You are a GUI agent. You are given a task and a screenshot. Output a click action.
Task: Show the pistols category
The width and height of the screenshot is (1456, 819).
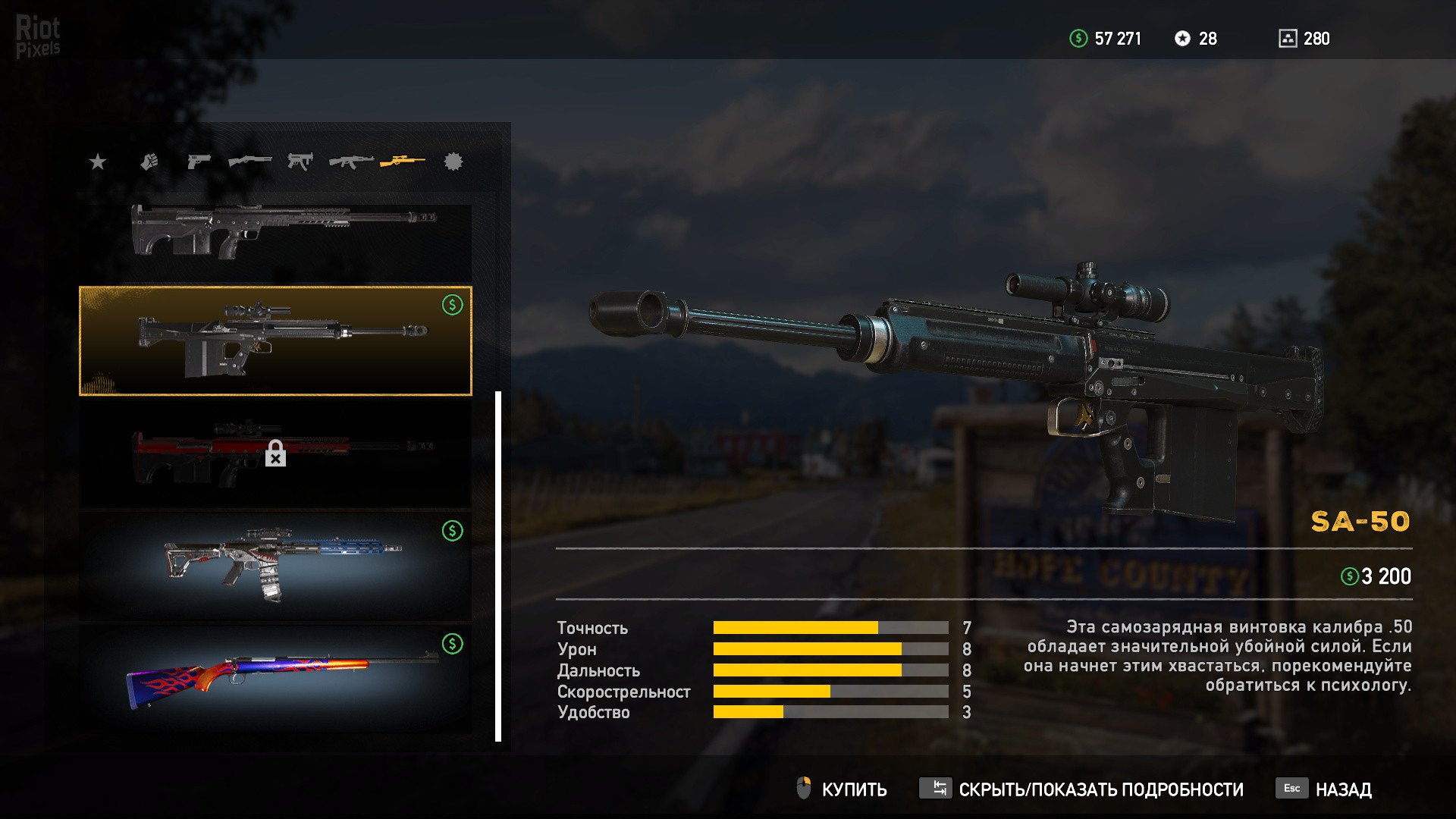[x=198, y=162]
